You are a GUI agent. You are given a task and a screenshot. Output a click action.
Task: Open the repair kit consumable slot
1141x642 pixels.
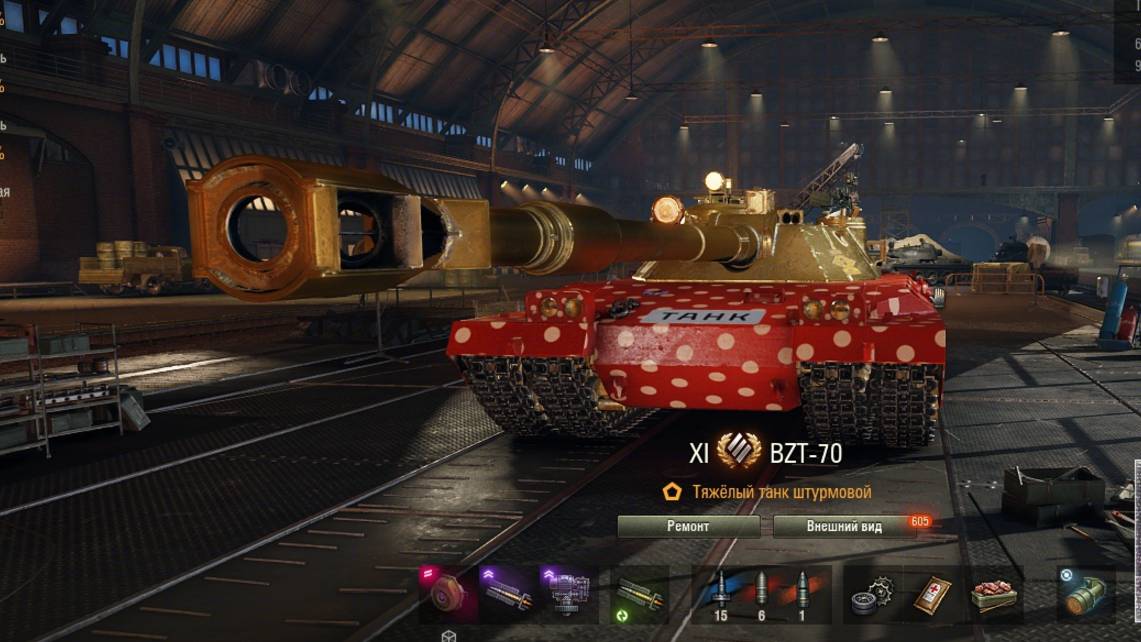click(872, 596)
